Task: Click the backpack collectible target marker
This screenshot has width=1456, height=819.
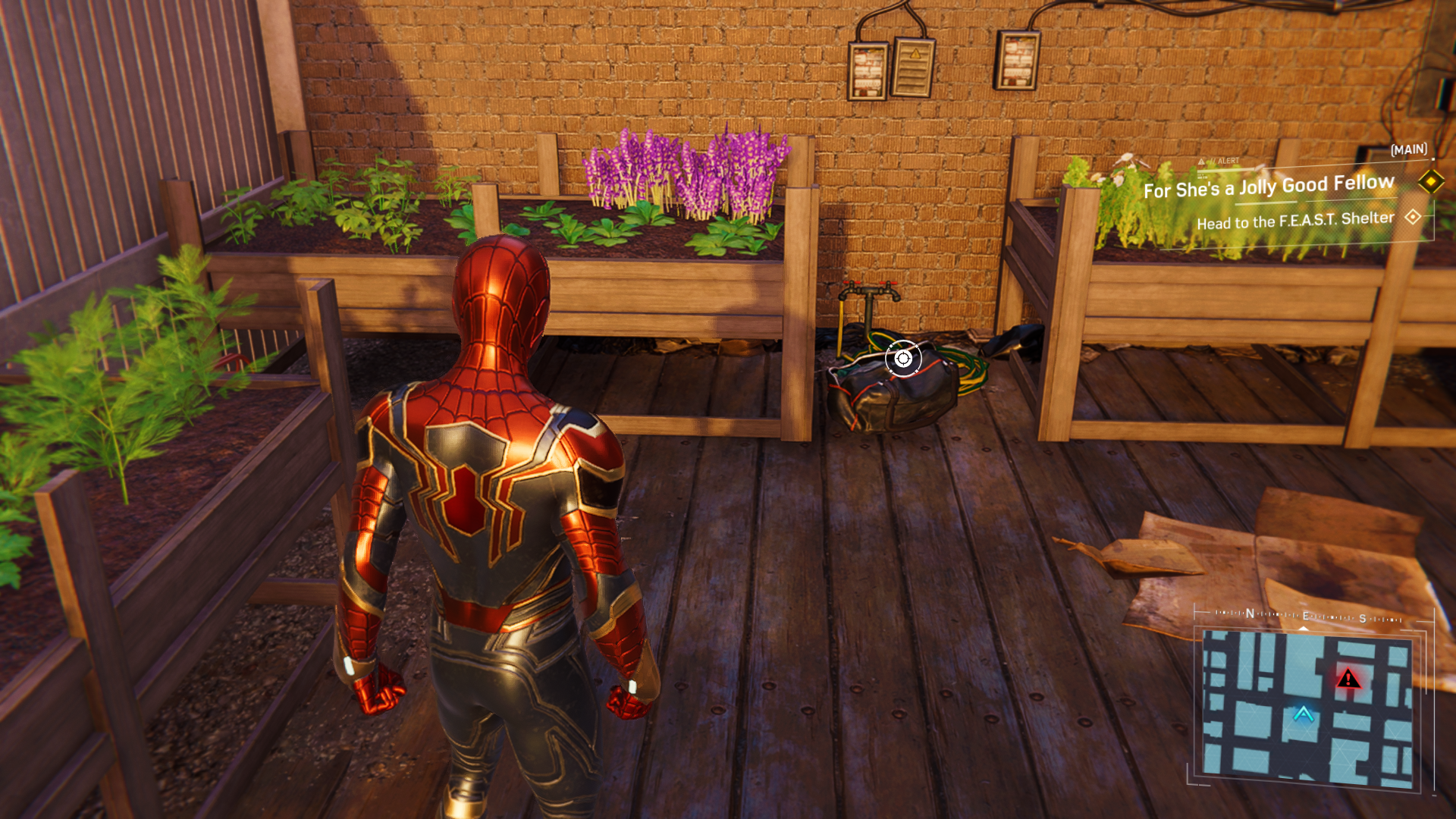Action: pyautogui.click(x=902, y=359)
